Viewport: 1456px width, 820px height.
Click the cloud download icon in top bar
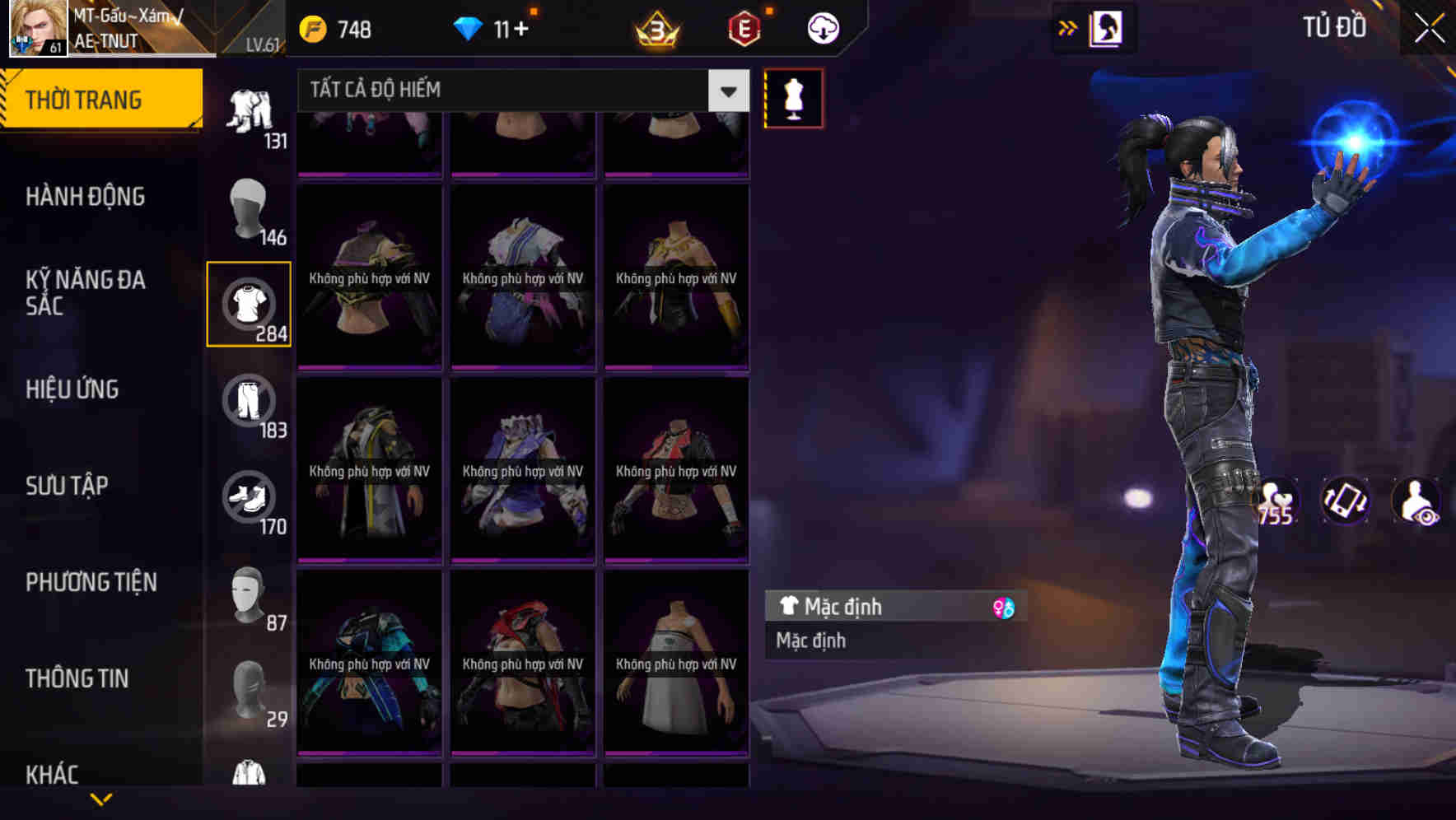(823, 27)
